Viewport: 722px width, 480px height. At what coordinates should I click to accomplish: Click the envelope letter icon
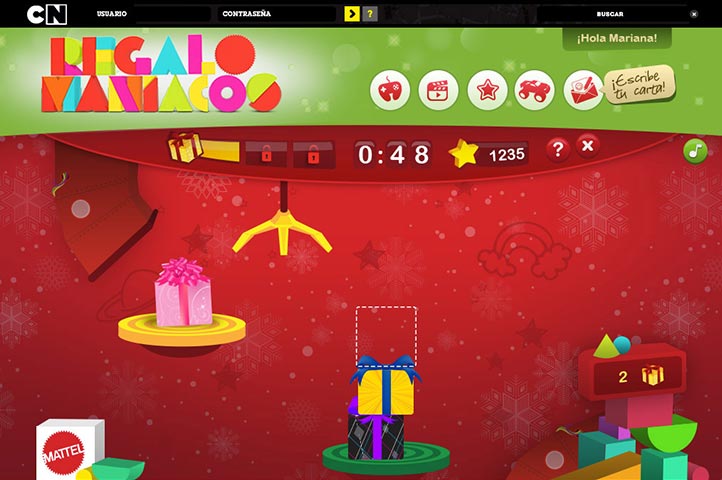point(583,91)
